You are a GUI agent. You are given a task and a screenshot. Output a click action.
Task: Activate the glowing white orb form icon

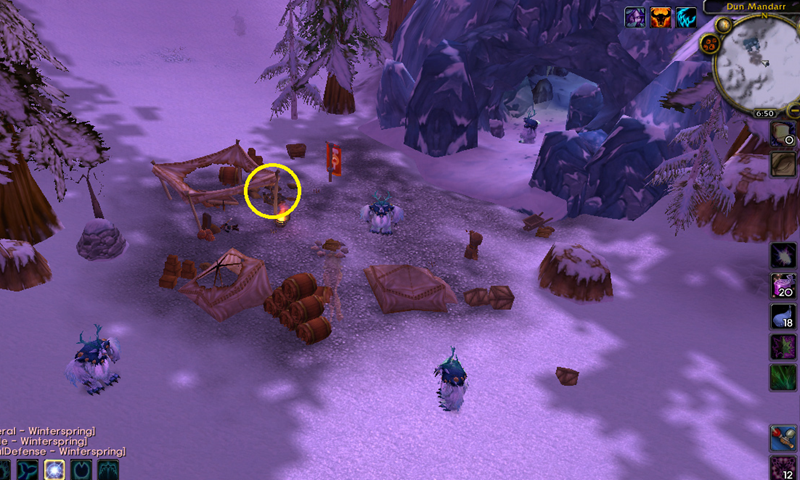coord(52,470)
